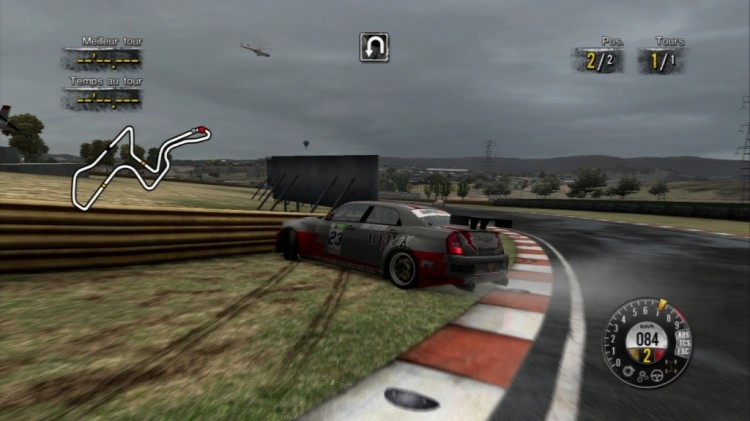Viewport: 750px width, 421px height.
Task: Toggle the ABS indicator on the tachometer
Action: [682, 334]
